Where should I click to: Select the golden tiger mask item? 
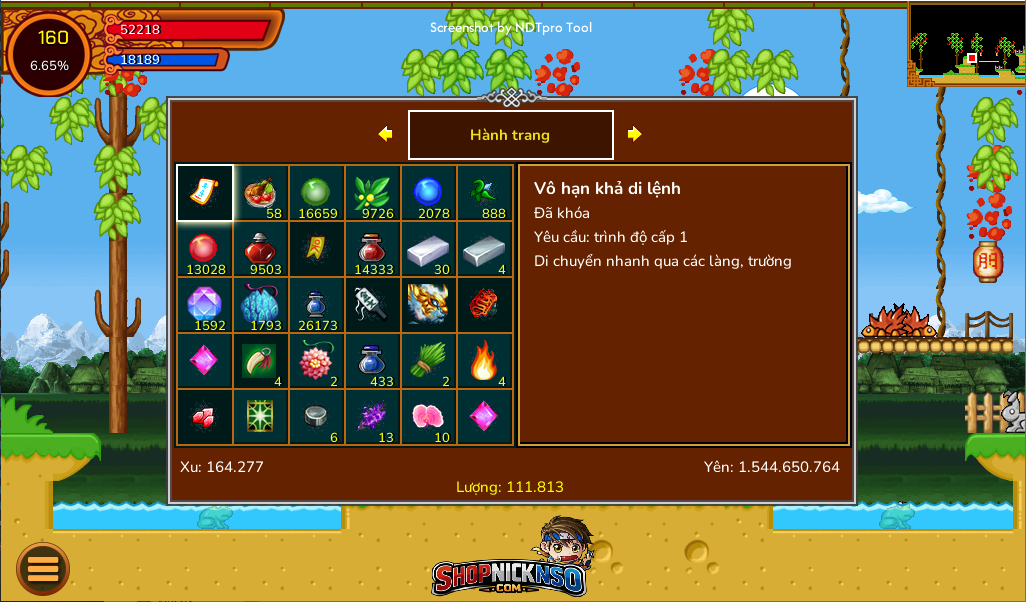(429, 305)
